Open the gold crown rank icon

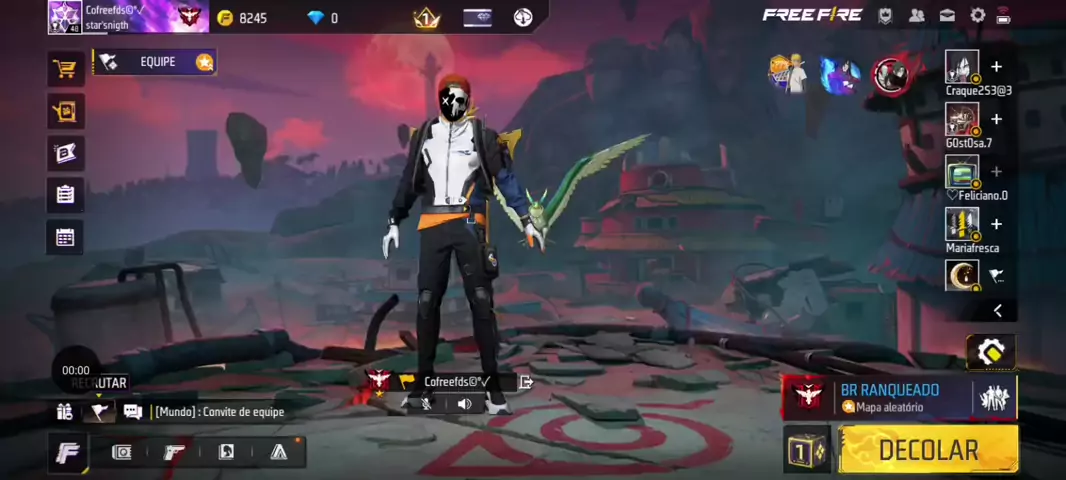point(427,17)
